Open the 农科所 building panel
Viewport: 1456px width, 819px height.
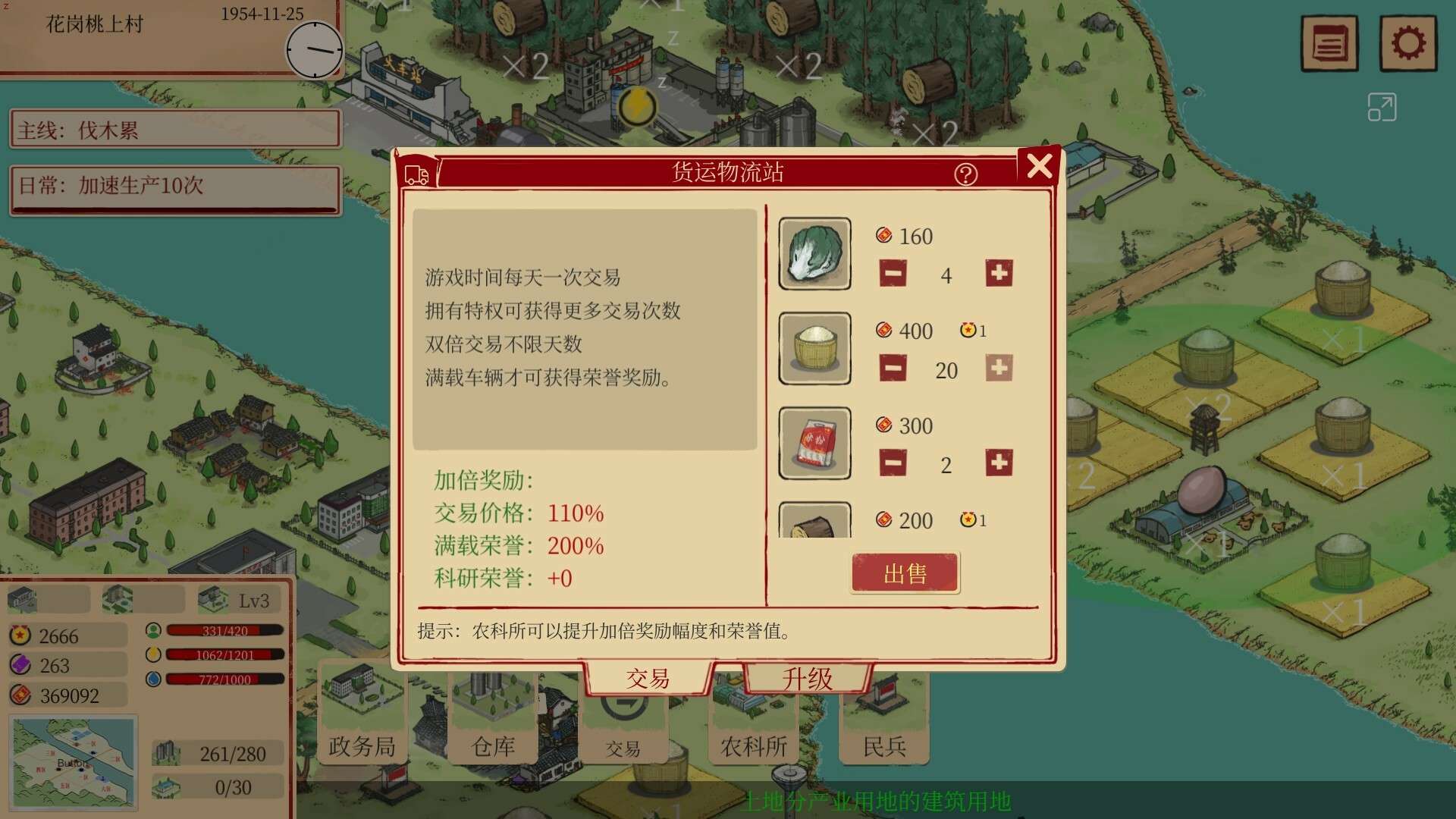click(752, 746)
